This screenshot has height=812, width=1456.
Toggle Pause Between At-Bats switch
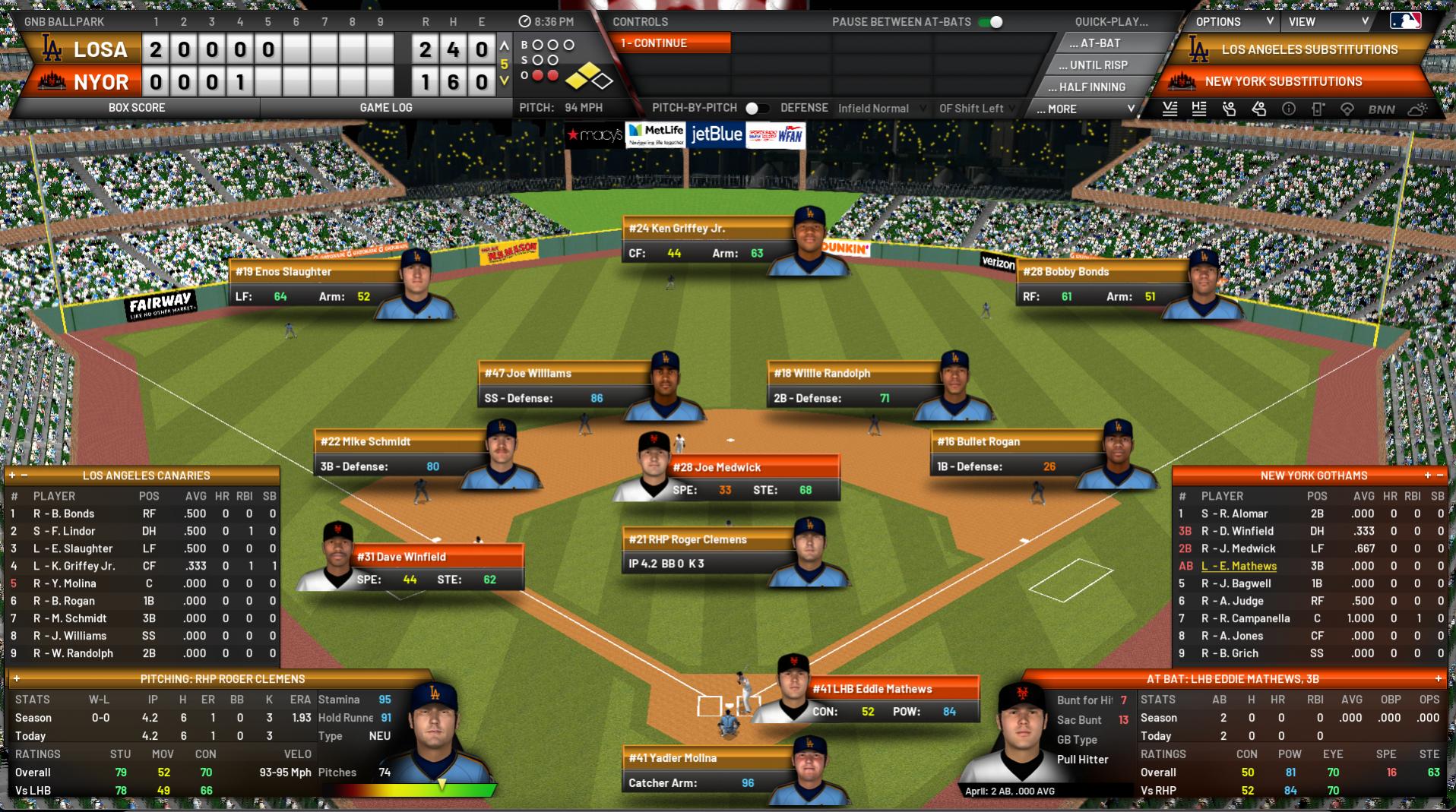tap(991, 22)
